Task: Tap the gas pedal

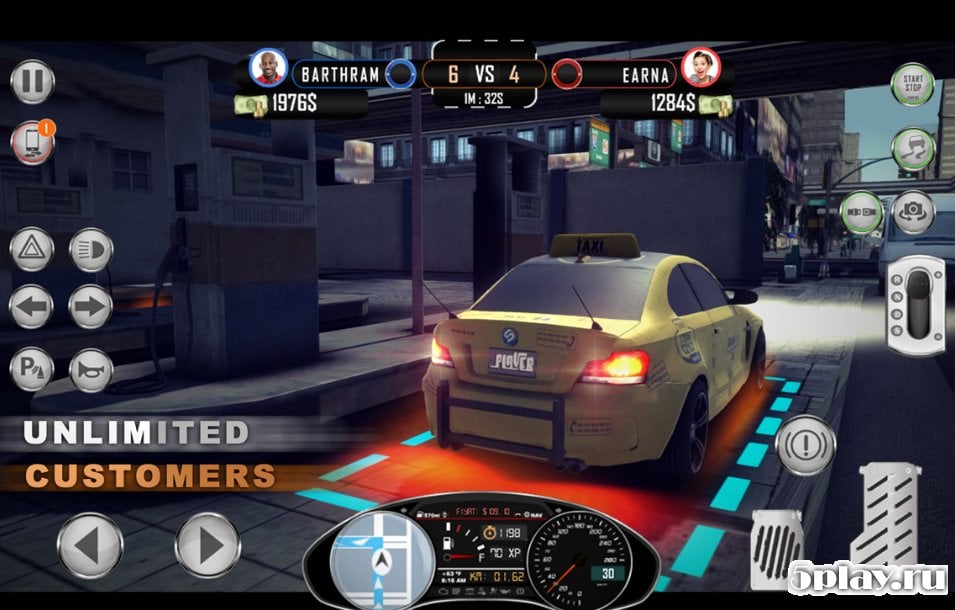Action: (885, 515)
